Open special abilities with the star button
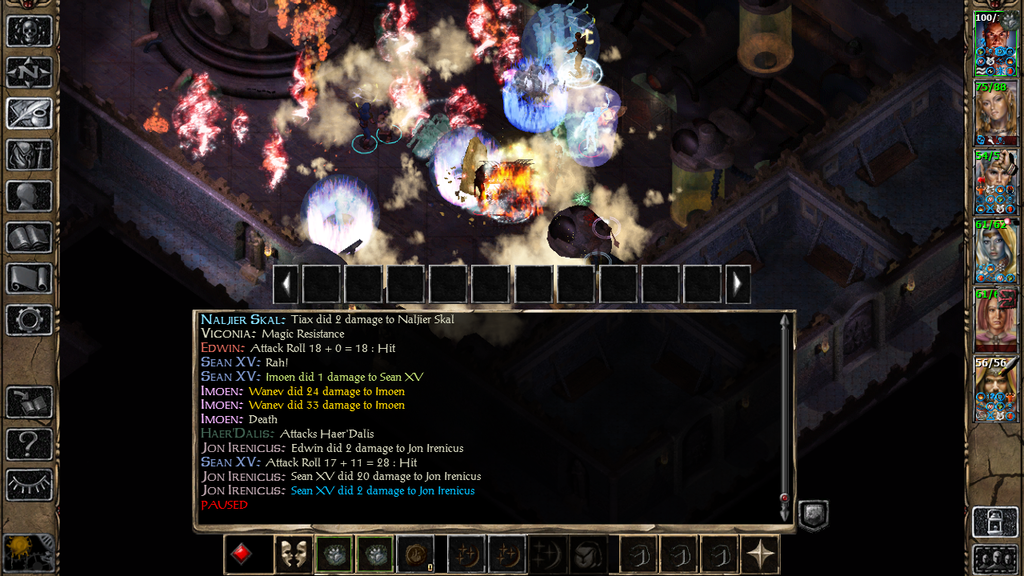The width and height of the screenshot is (1024, 576). 762,555
